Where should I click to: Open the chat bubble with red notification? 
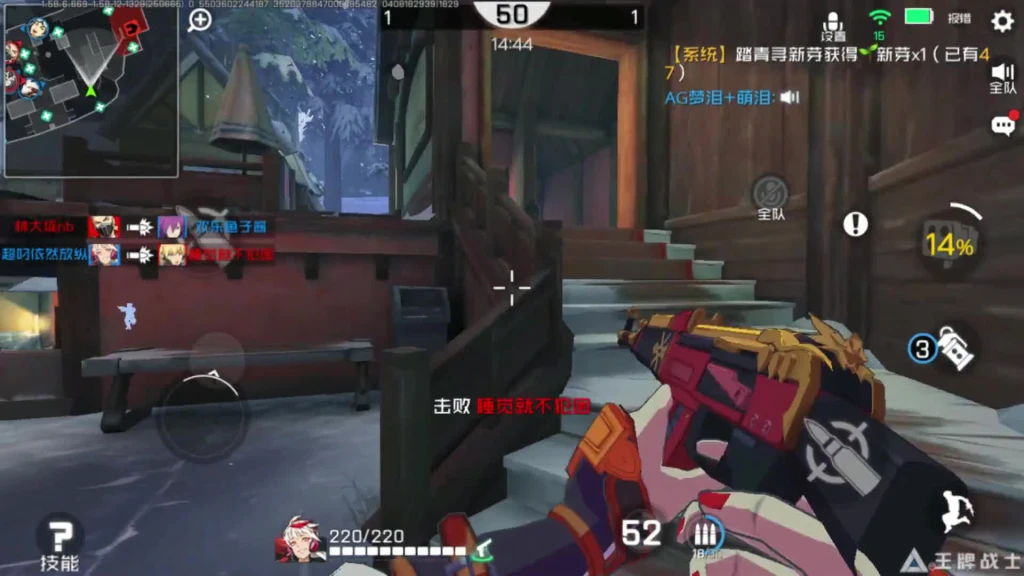1002,125
